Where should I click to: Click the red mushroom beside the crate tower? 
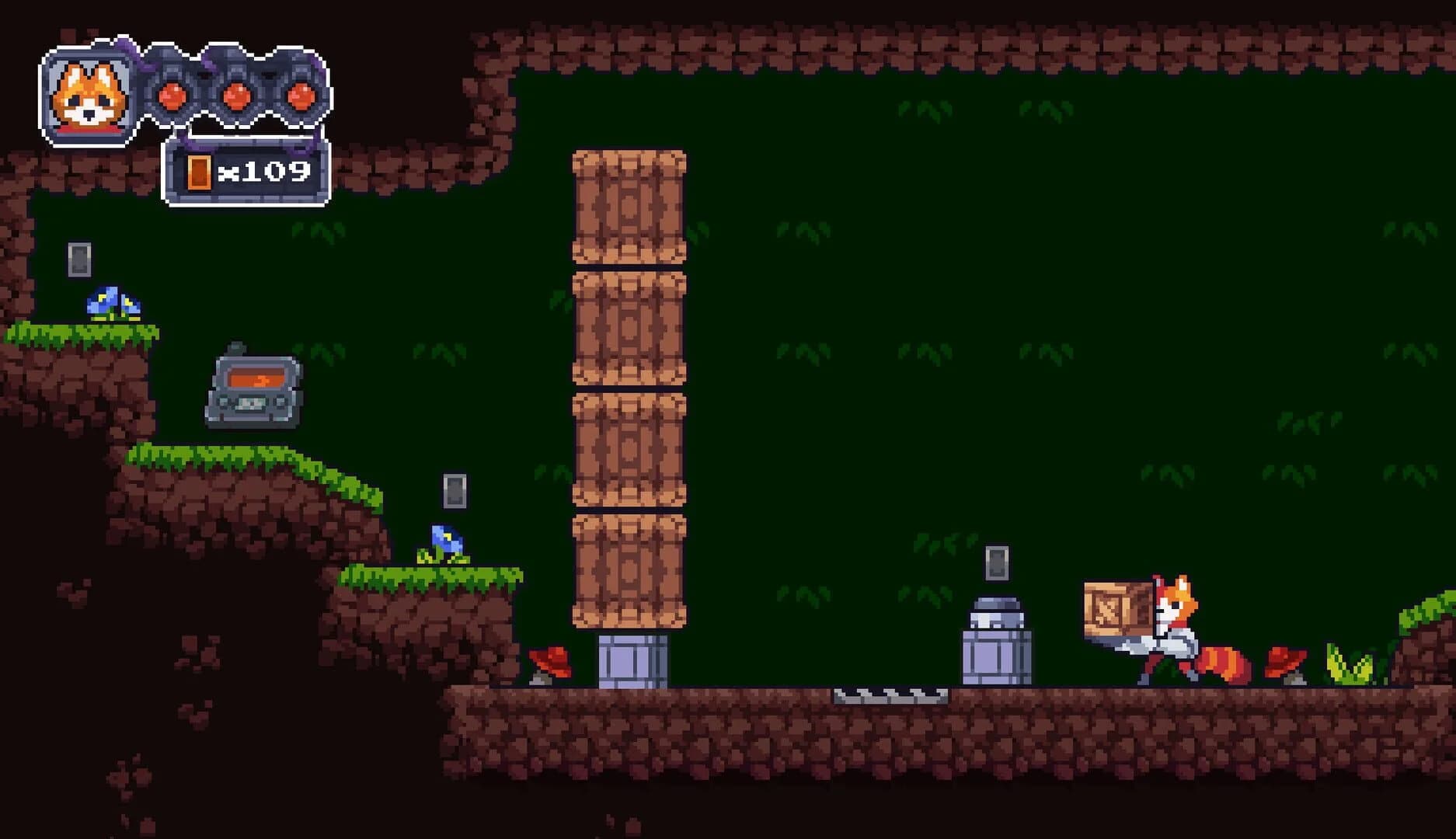[551, 665]
